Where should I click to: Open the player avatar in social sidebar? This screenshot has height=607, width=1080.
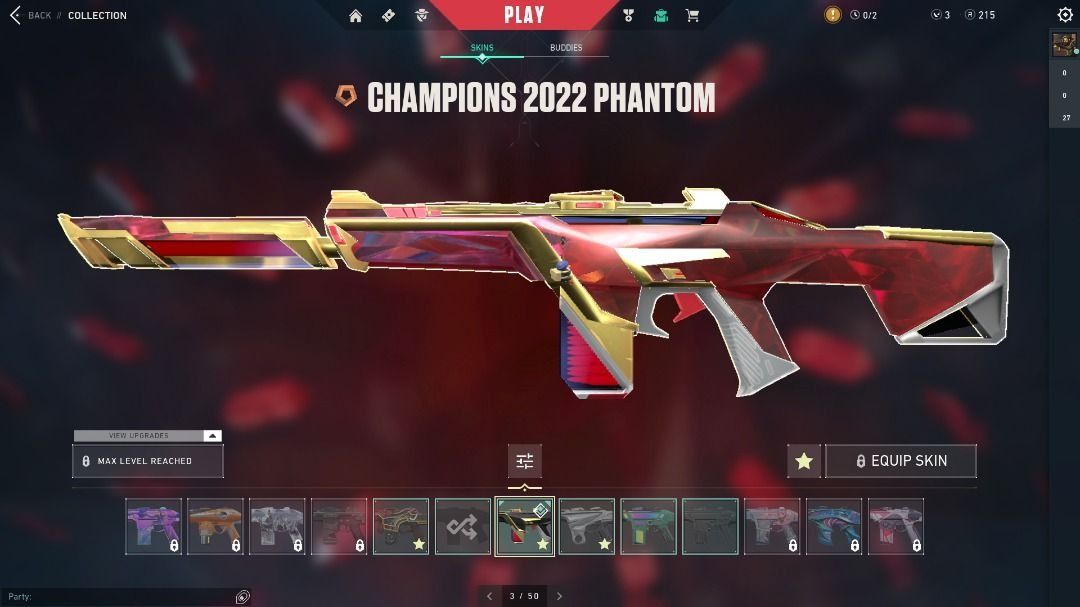(x=1064, y=45)
